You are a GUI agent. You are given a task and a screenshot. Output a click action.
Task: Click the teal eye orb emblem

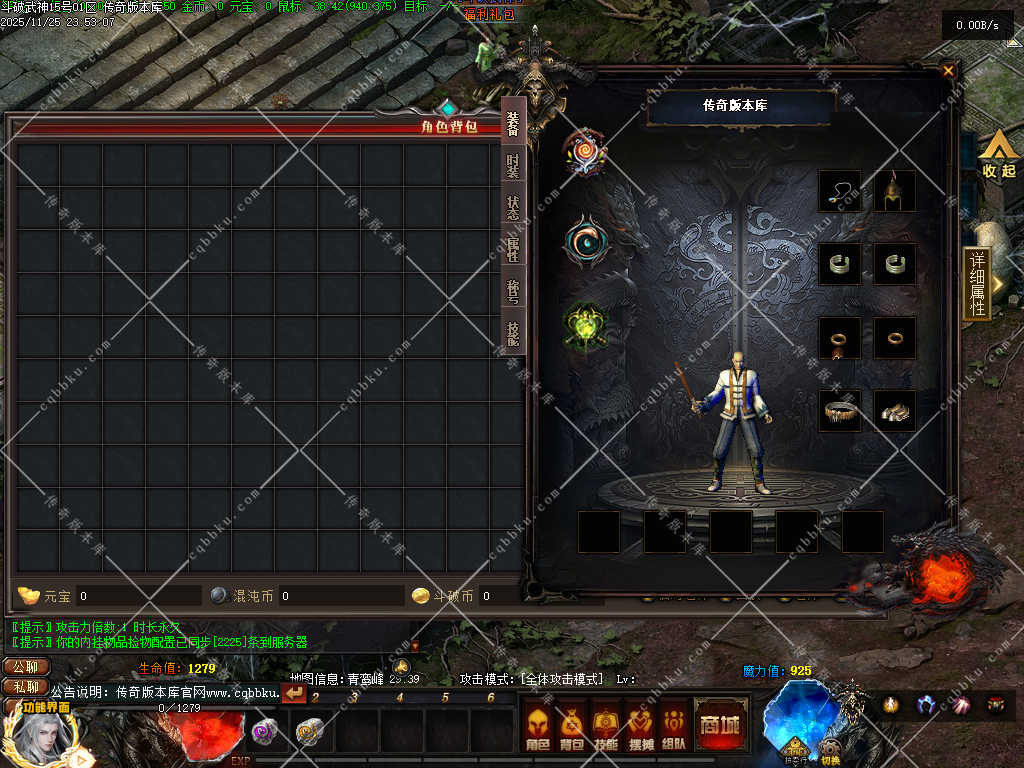click(x=585, y=241)
